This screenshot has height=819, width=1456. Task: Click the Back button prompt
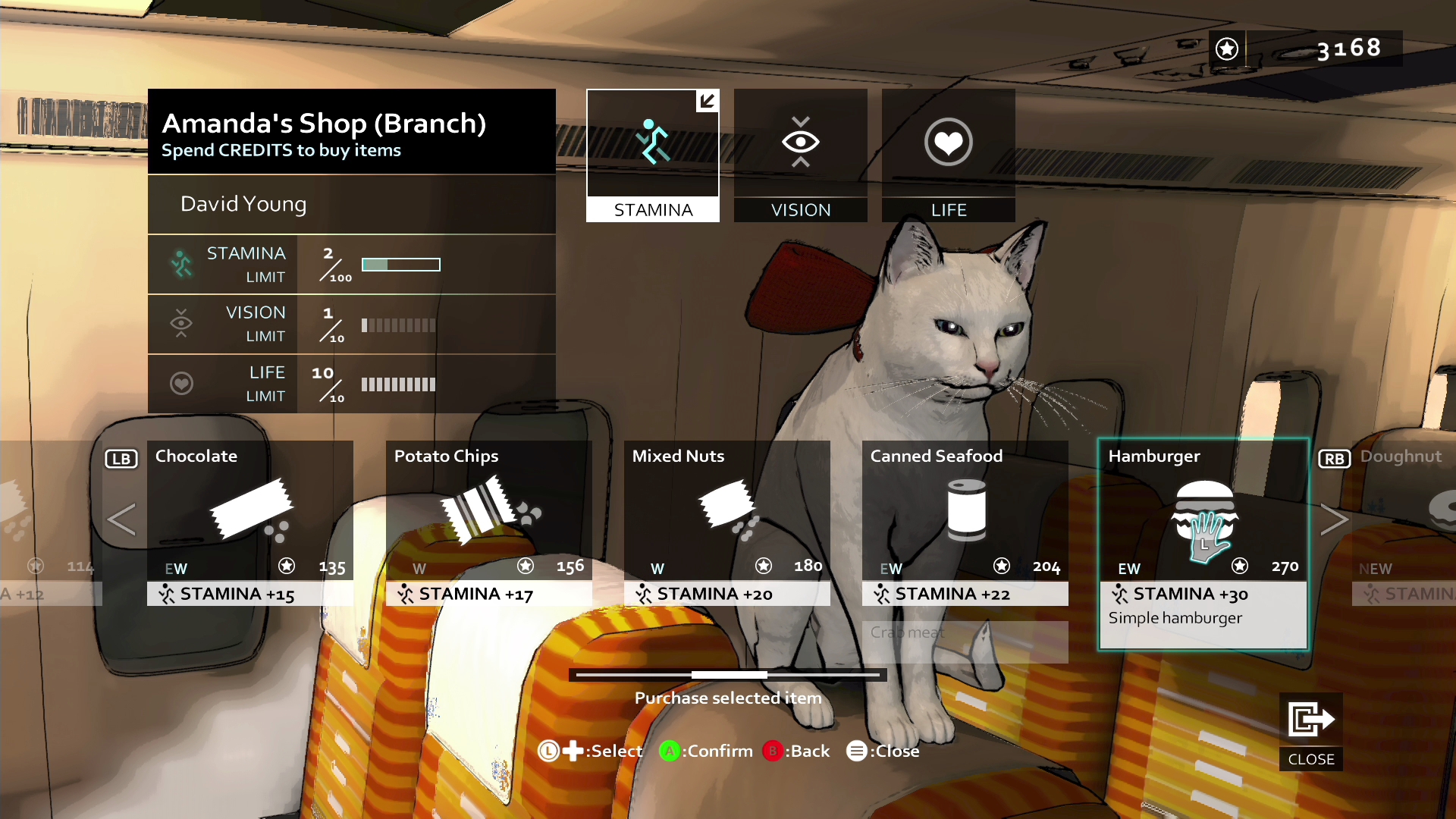(796, 751)
